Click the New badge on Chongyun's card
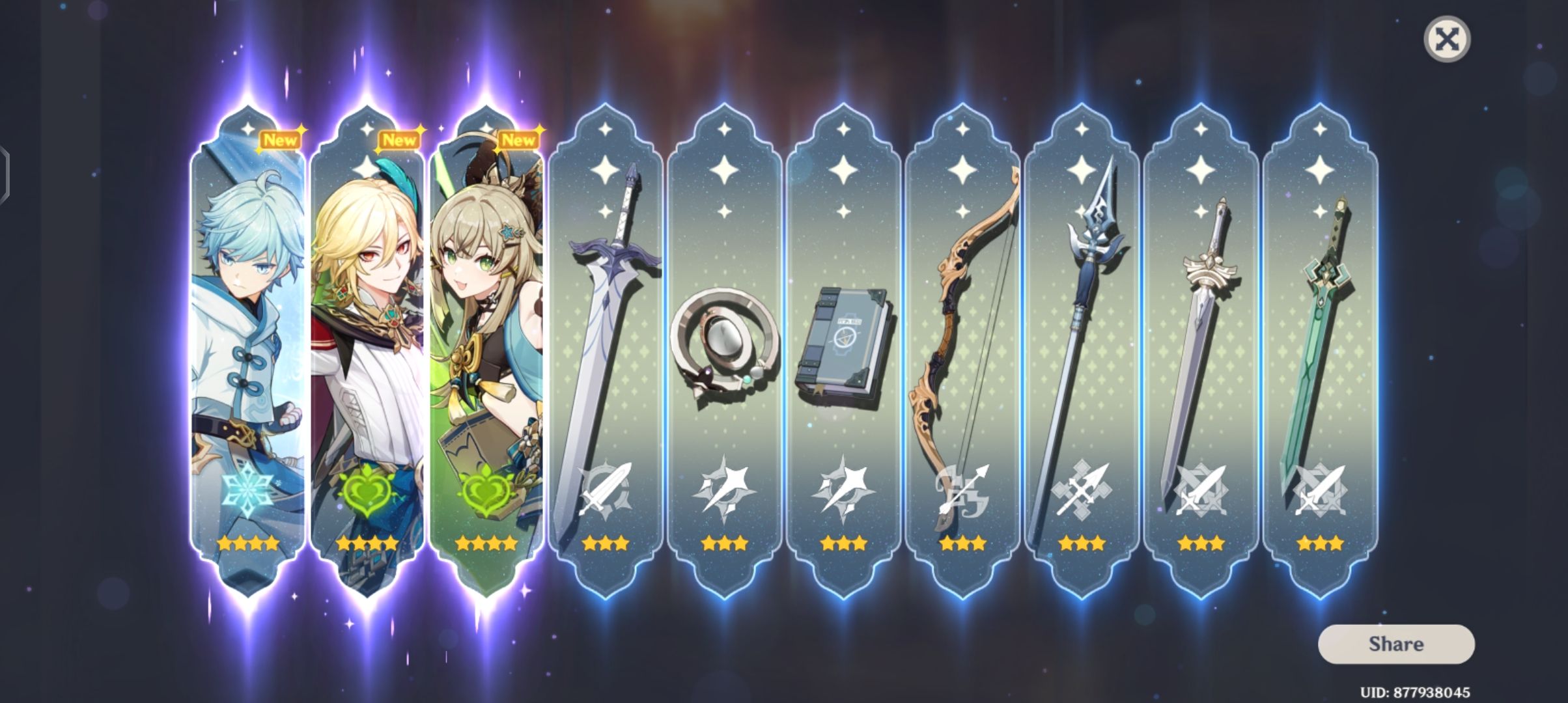 click(280, 139)
